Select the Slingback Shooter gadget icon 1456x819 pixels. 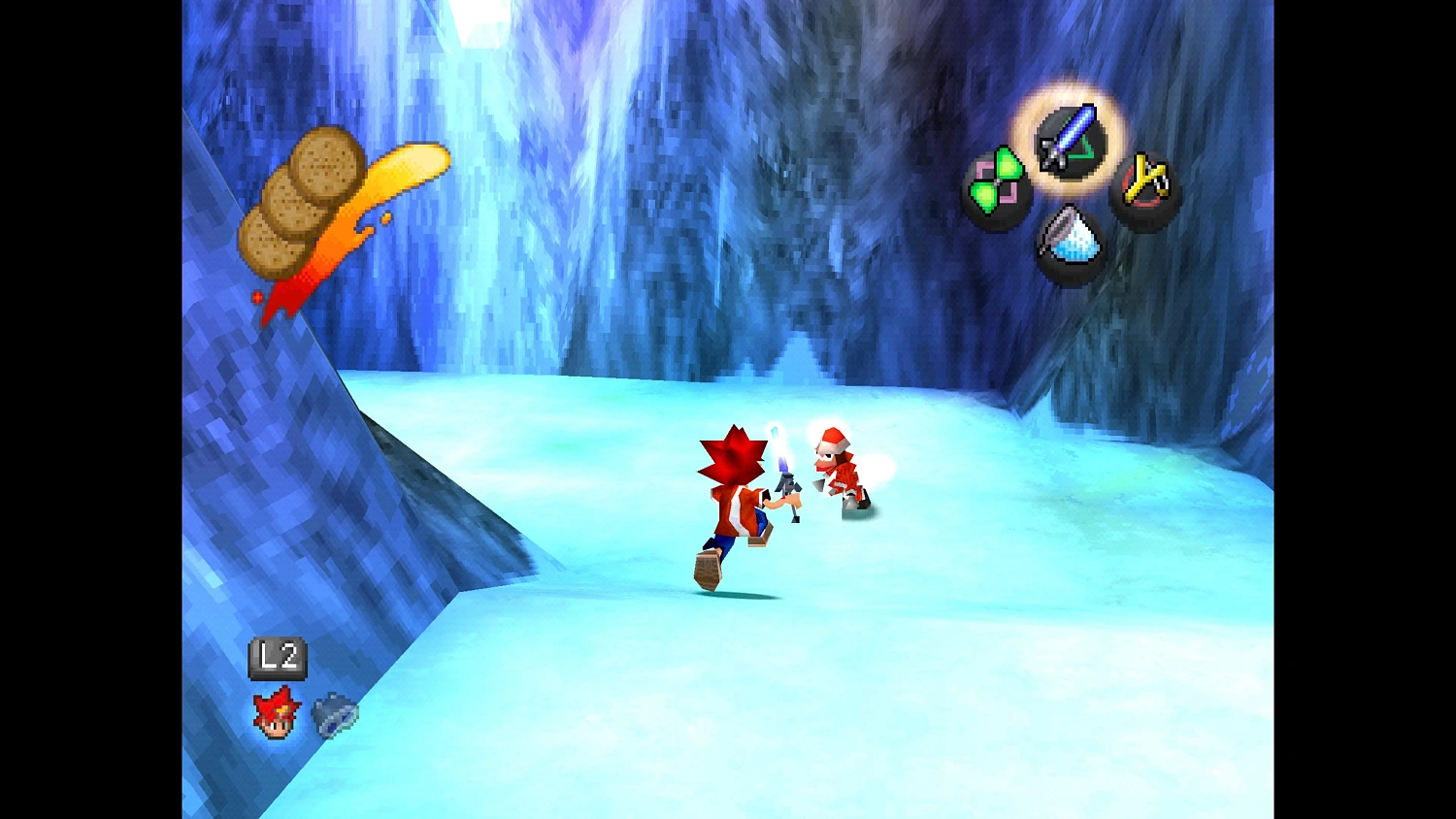coord(1143,184)
